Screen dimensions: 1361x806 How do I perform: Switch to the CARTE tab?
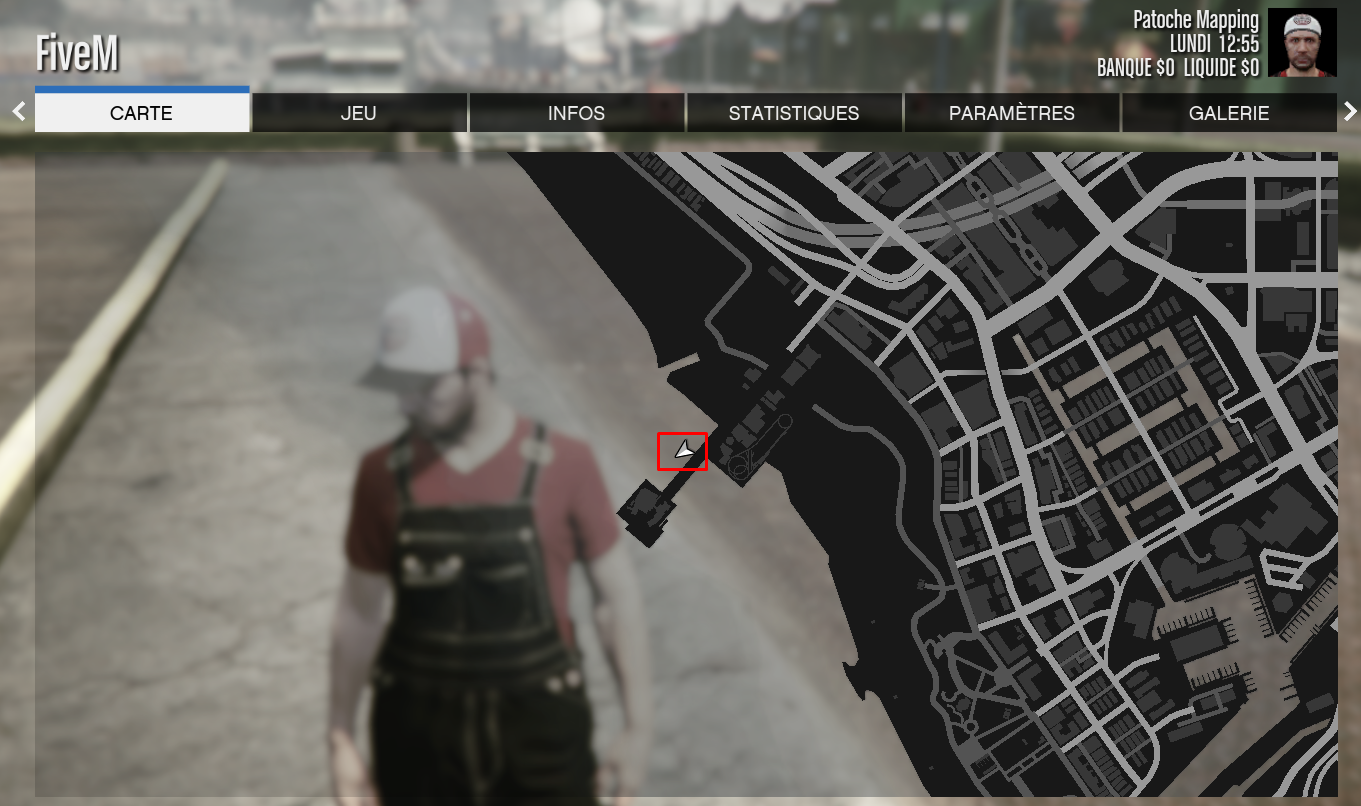pos(142,113)
